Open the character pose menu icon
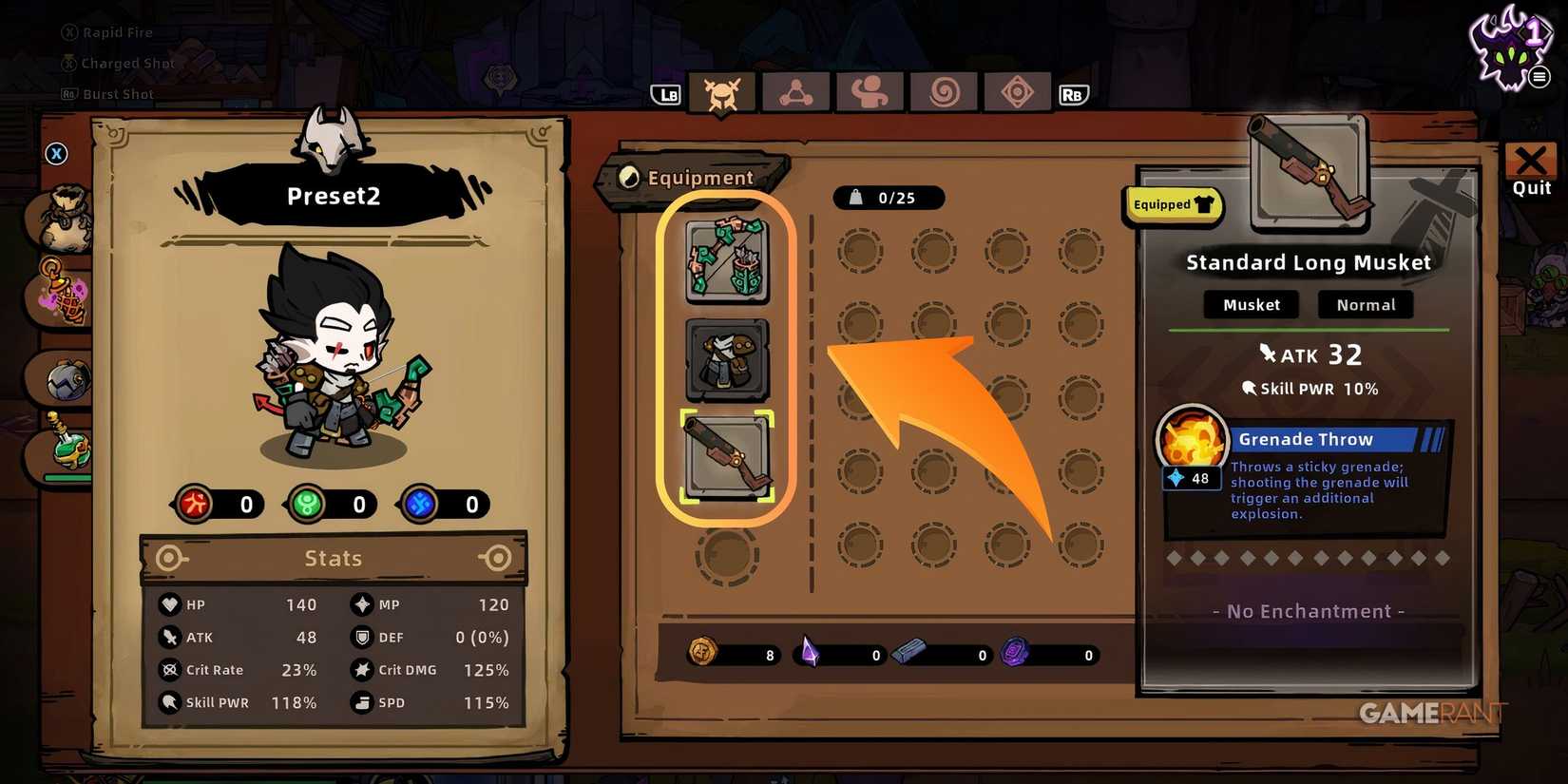This screenshot has height=784, width=1568. (869, 92)
